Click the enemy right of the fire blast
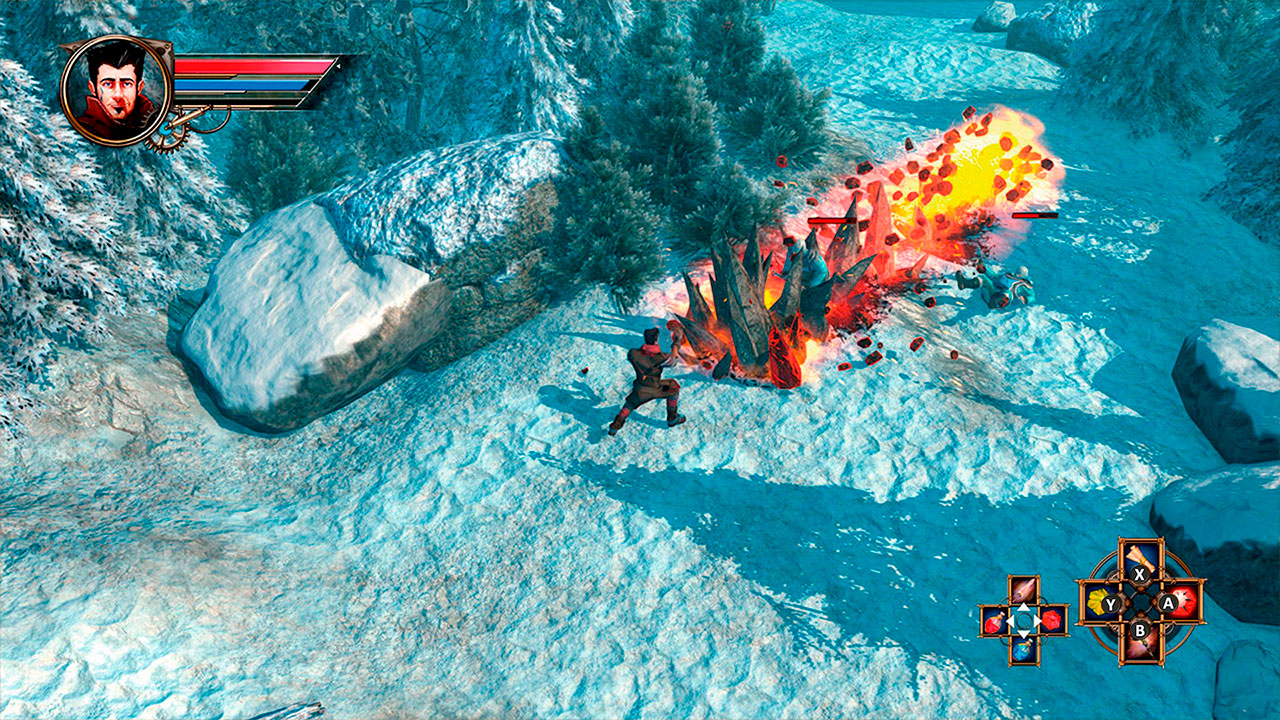The width and height of the screenshot is (1280, 720). tap(1000, 285)
